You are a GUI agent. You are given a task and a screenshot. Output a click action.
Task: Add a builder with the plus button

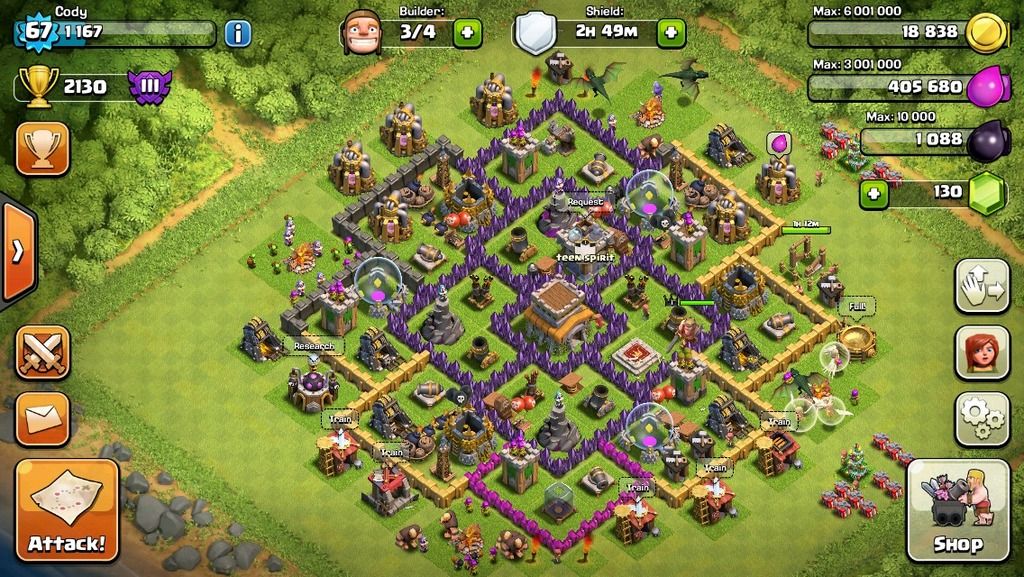tap(467, 33)
